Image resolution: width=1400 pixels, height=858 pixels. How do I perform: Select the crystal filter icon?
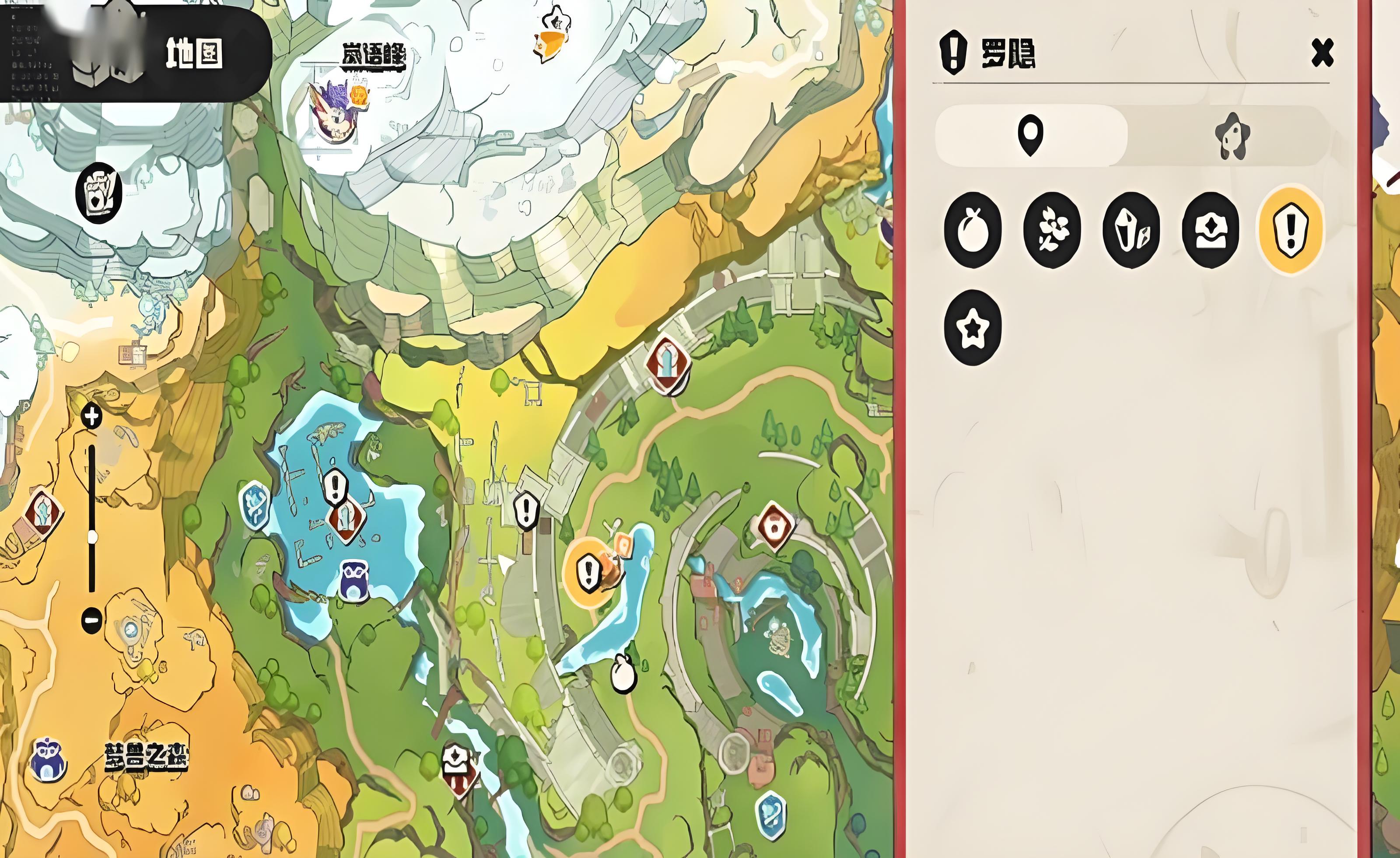tap(1130, 230)
